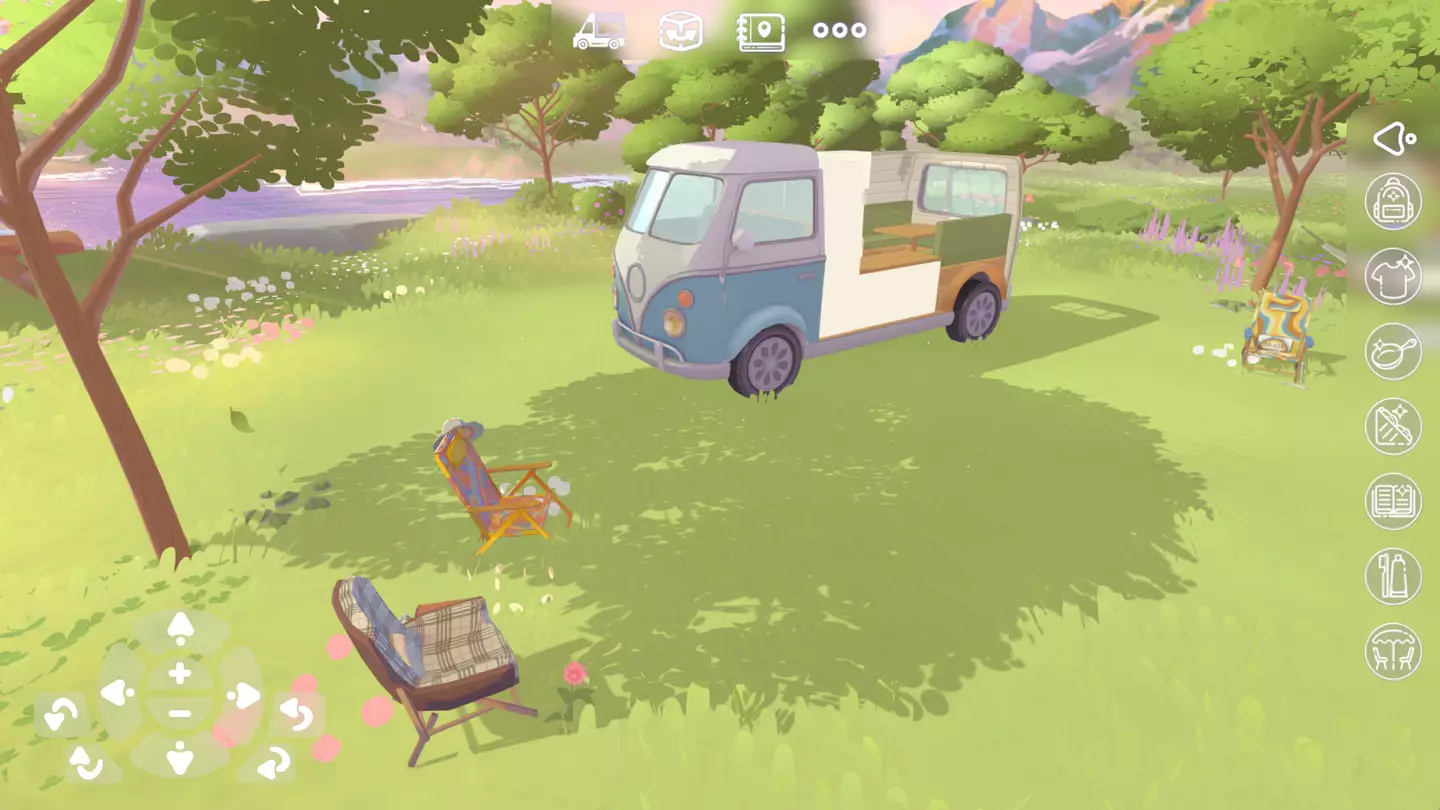Rotate the camera clockwise
Screen dimensions: 1440x810
coord(297,716)
